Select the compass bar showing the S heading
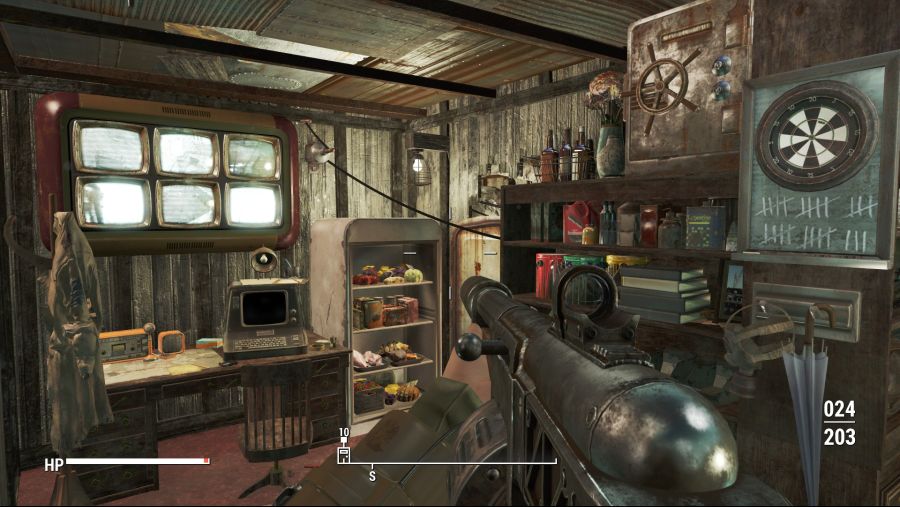900x507 pixels. tap(450, 463)
